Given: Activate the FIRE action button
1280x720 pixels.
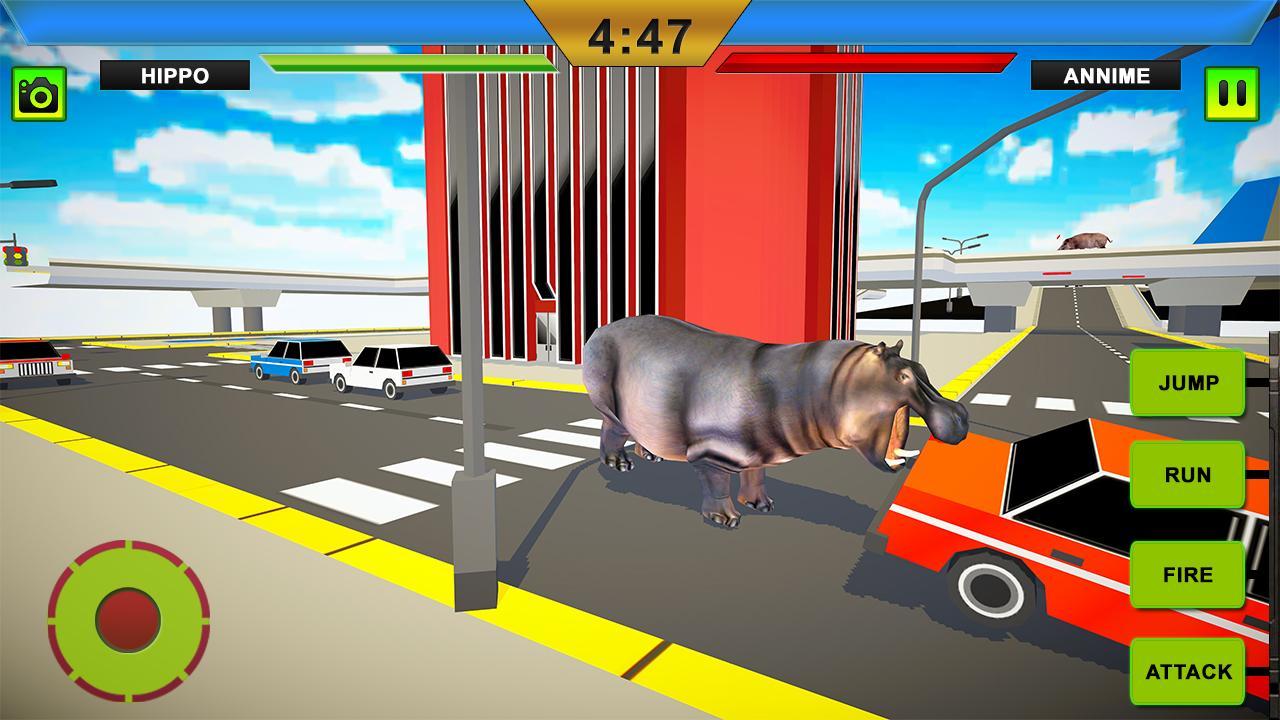Looking at the screenshot, I should [x=1186, y=573].
